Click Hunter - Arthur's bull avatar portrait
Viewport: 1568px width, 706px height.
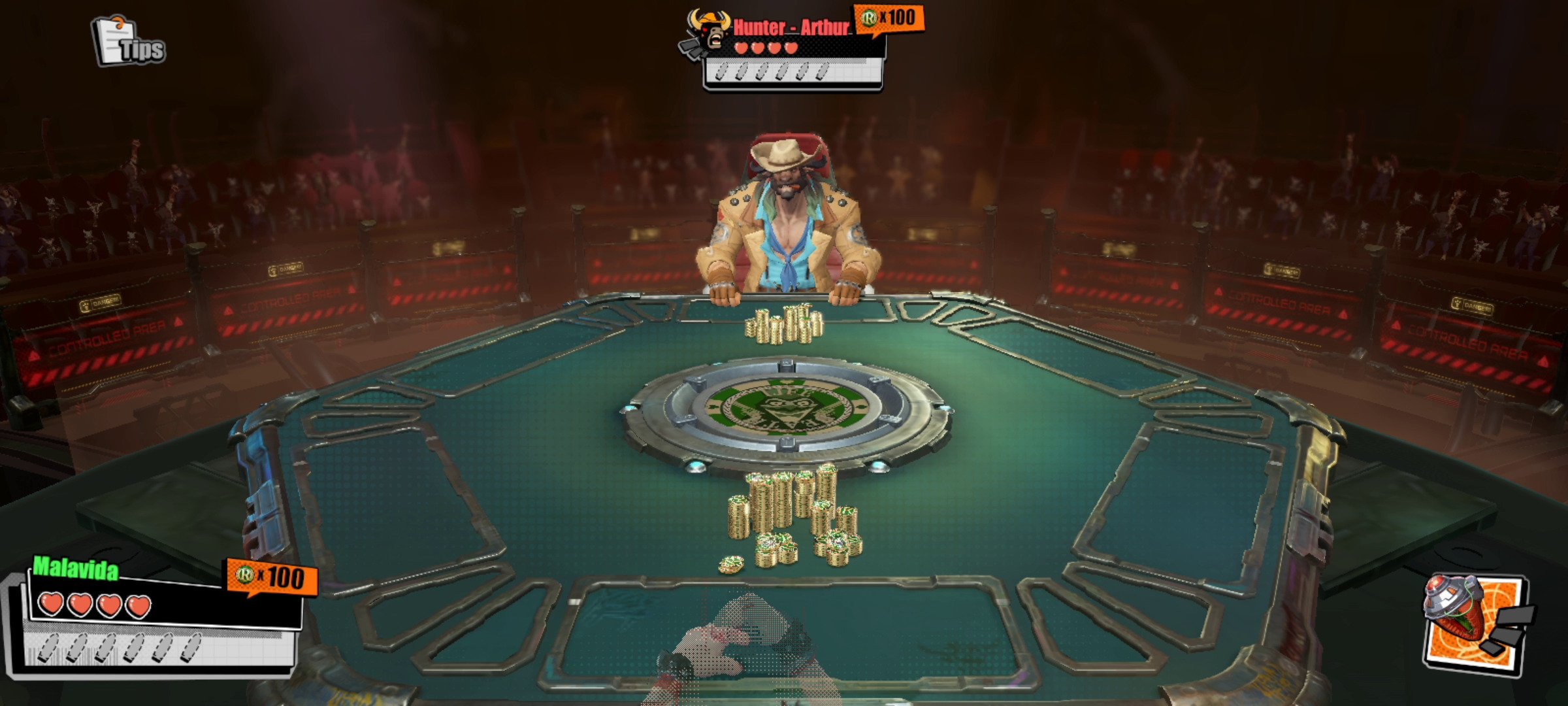coord(709,33)
